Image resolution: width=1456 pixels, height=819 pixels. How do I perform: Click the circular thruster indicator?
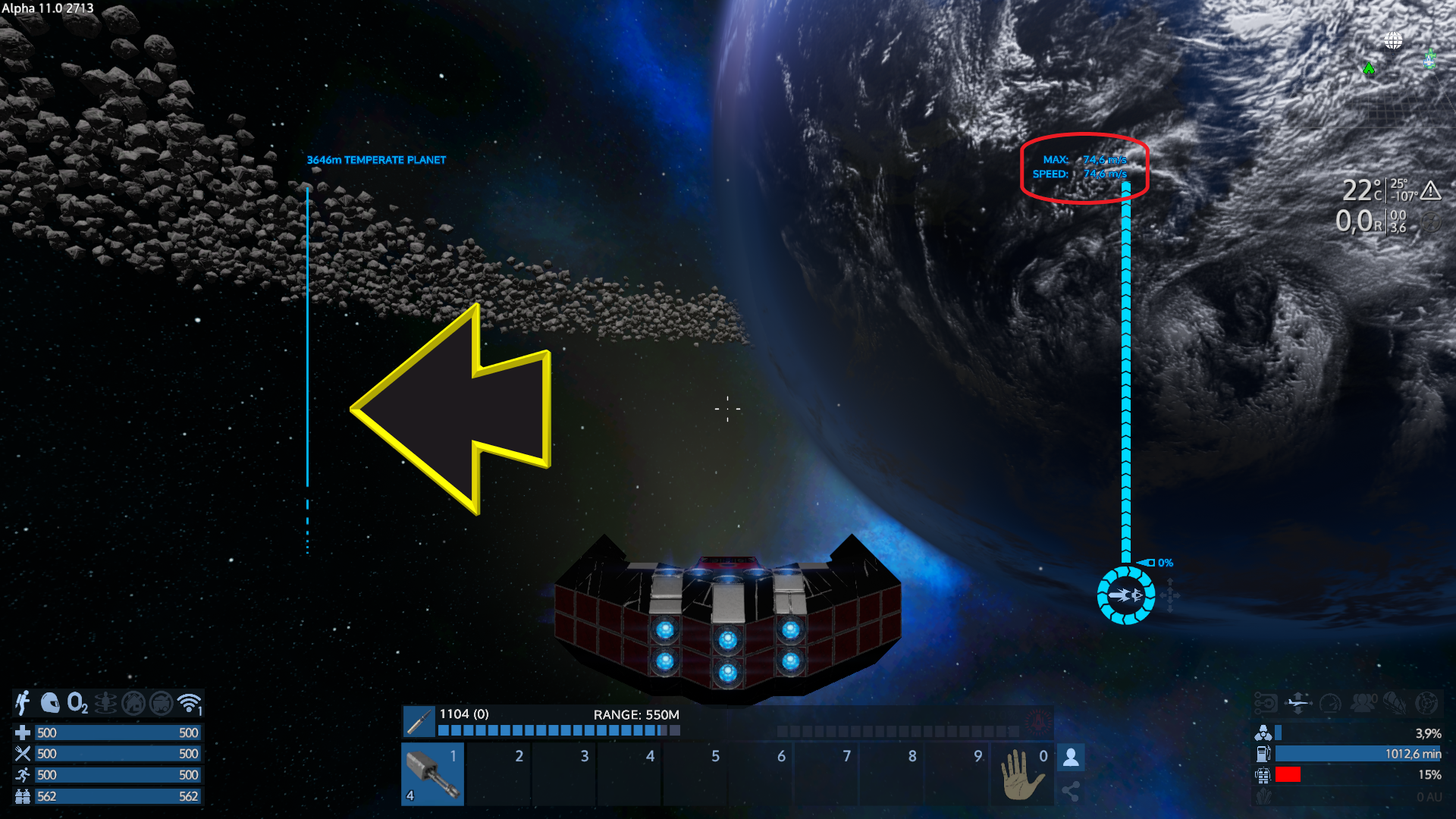1126,595
